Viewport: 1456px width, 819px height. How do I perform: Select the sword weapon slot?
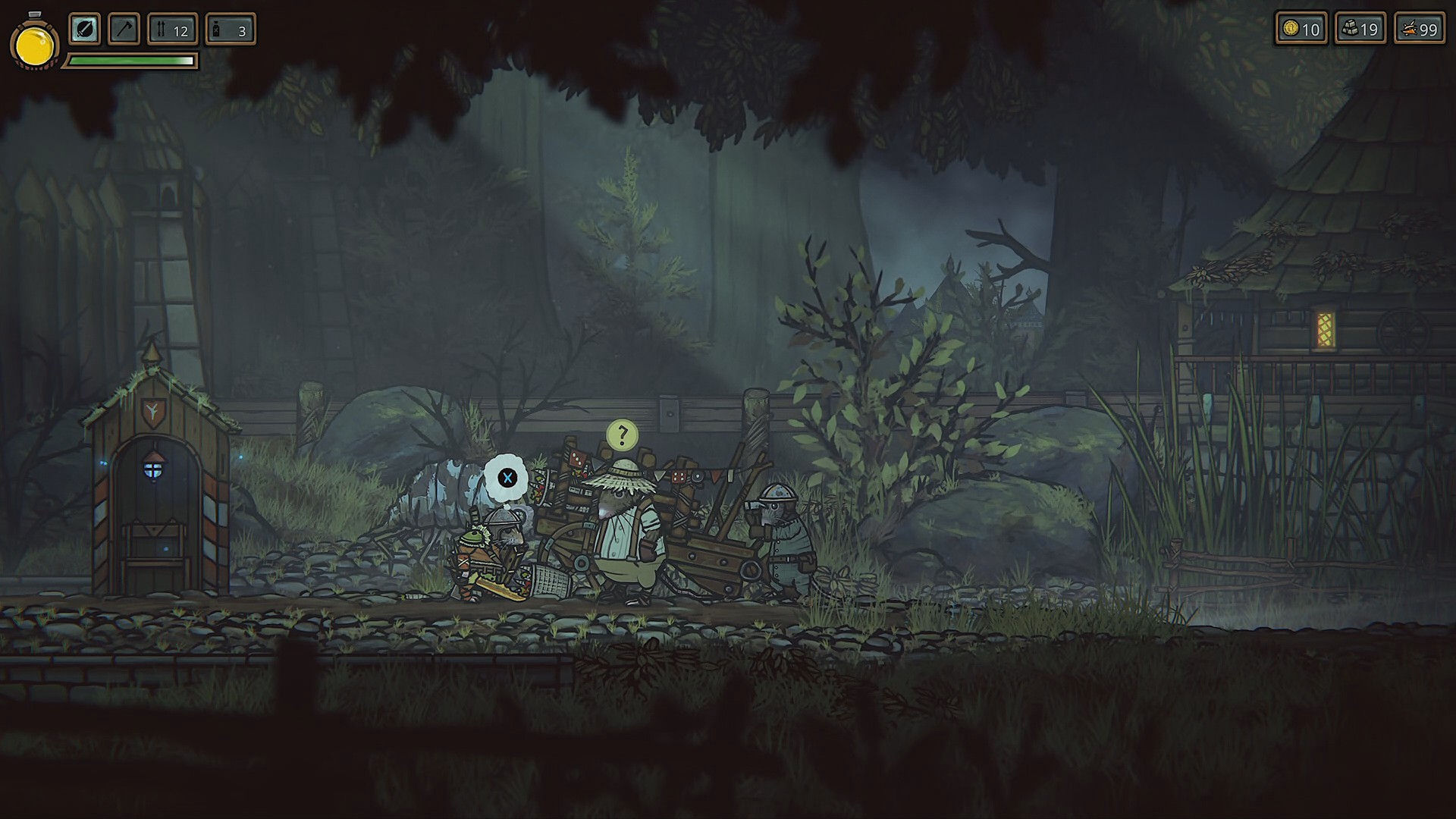(x=85, y=30)
